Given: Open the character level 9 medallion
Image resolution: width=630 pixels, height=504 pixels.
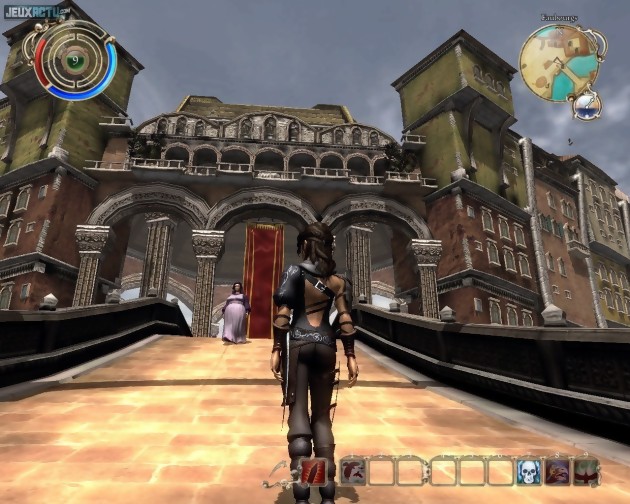Looking at the screenshot, I should click(x=75, y=61).
